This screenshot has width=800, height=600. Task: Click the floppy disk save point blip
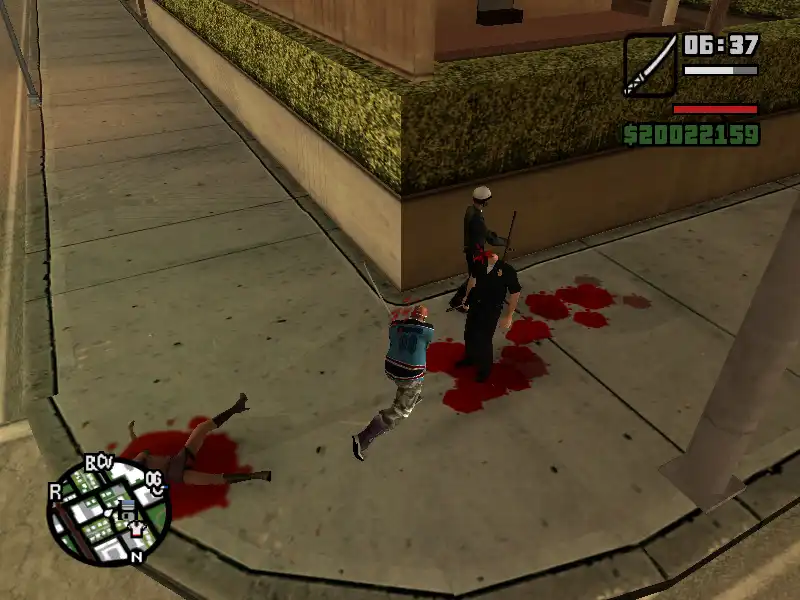coord(127,508)
